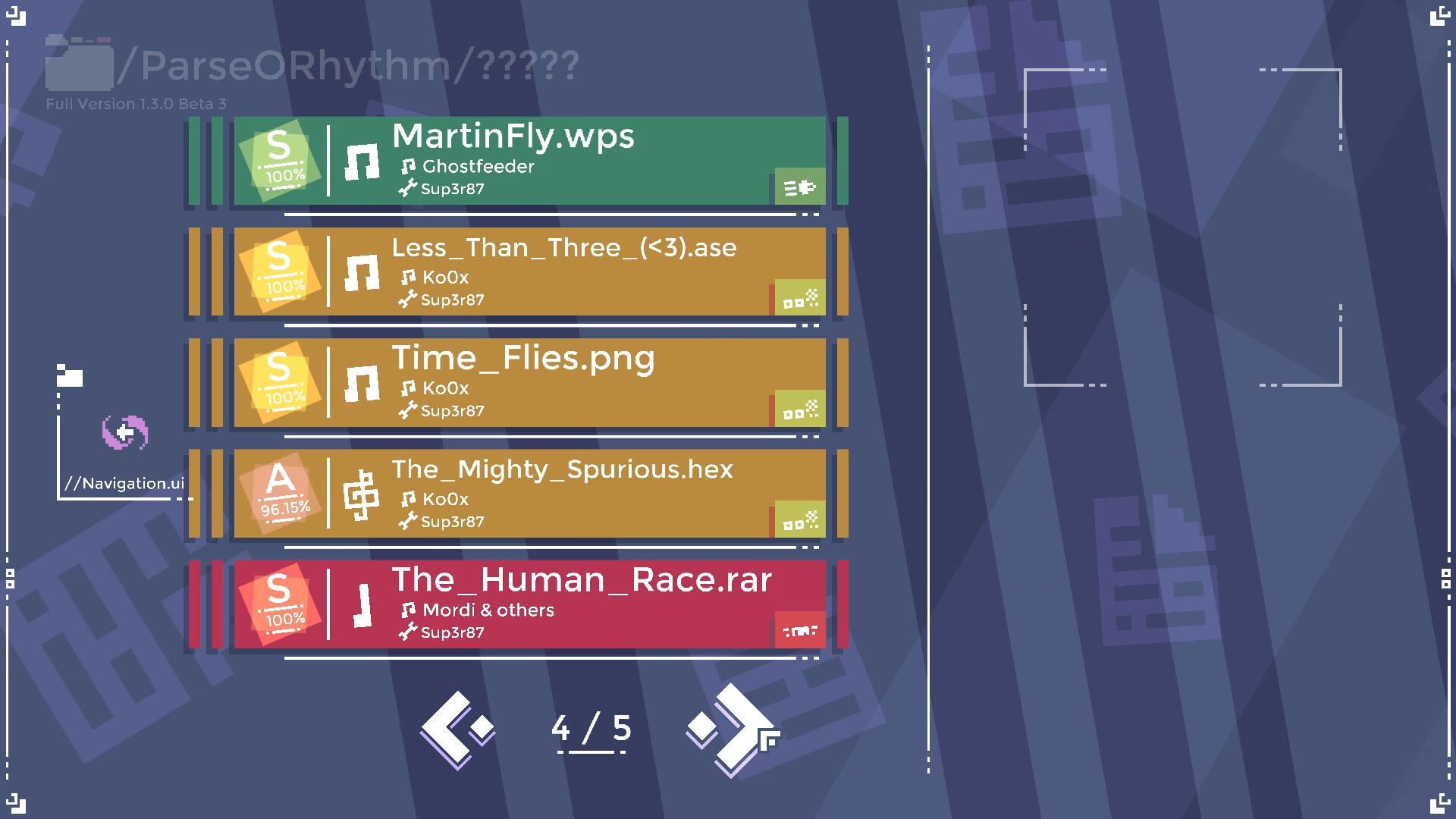
Task: Toggle the red modifier badge on The_Human_Race.rar
Action: pos(800,629)
